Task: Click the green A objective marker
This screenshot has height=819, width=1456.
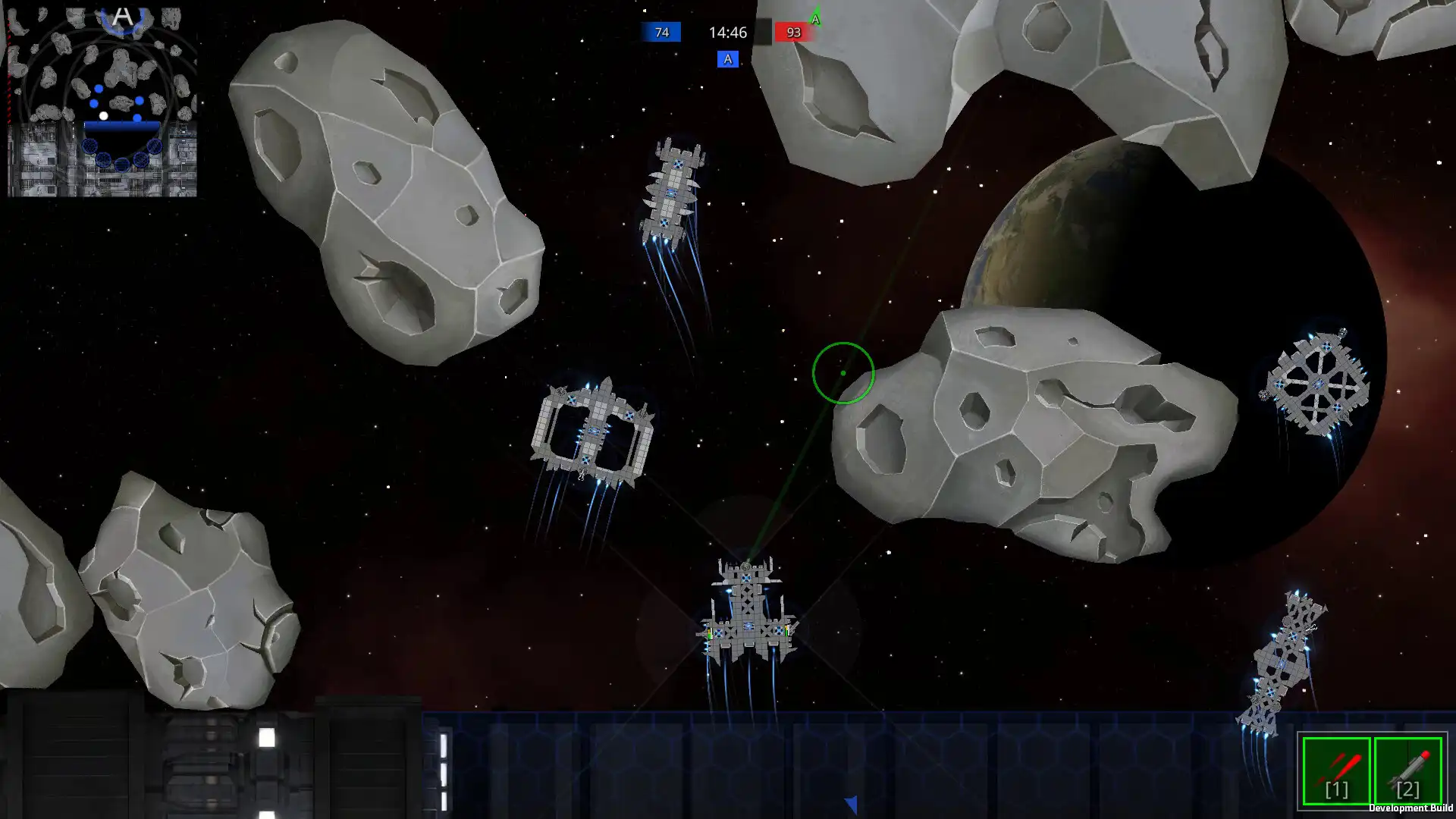Action: point(816,20)
